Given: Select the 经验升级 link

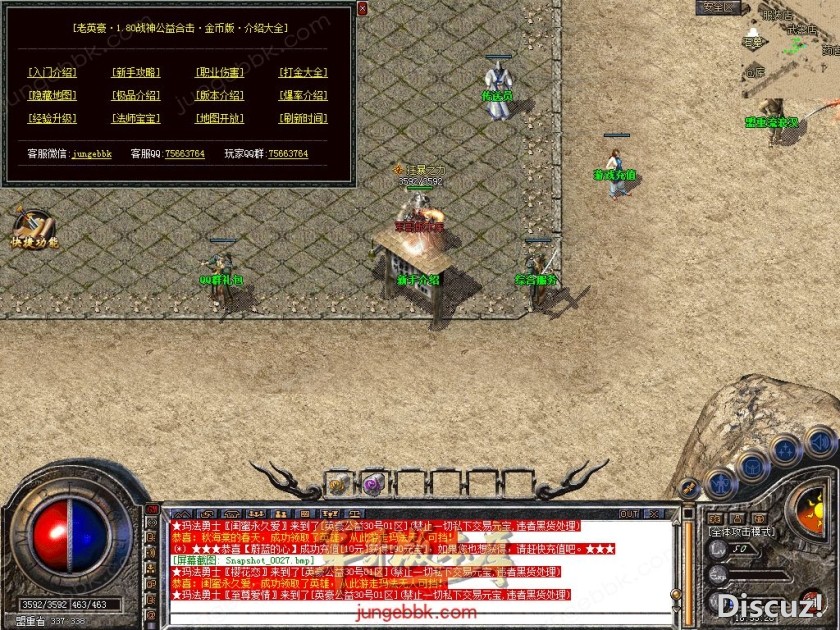Looking at the screenshot, I should tap(52, 119).
